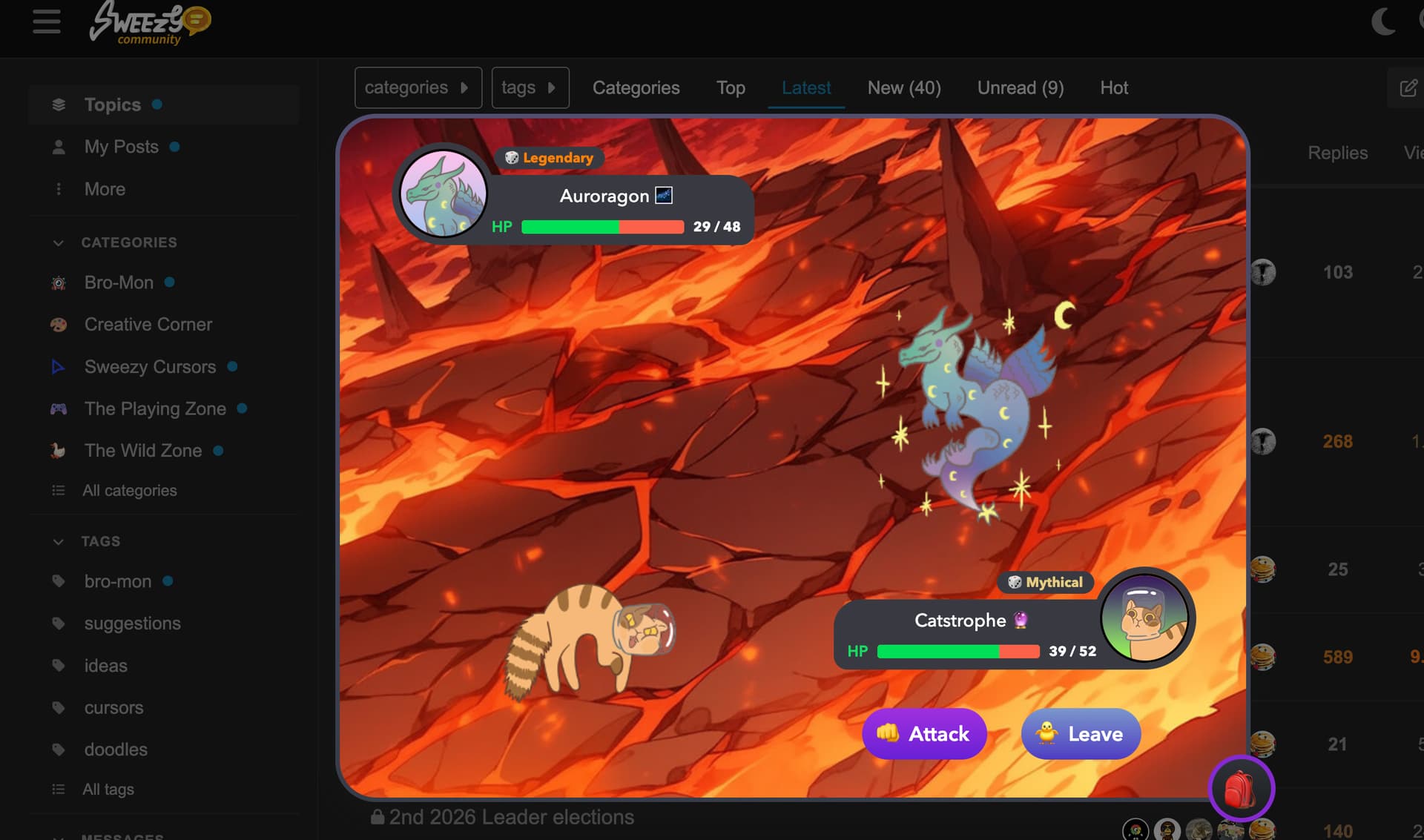Toggle the hamburger sidebar menu

[x=47, y=22]
